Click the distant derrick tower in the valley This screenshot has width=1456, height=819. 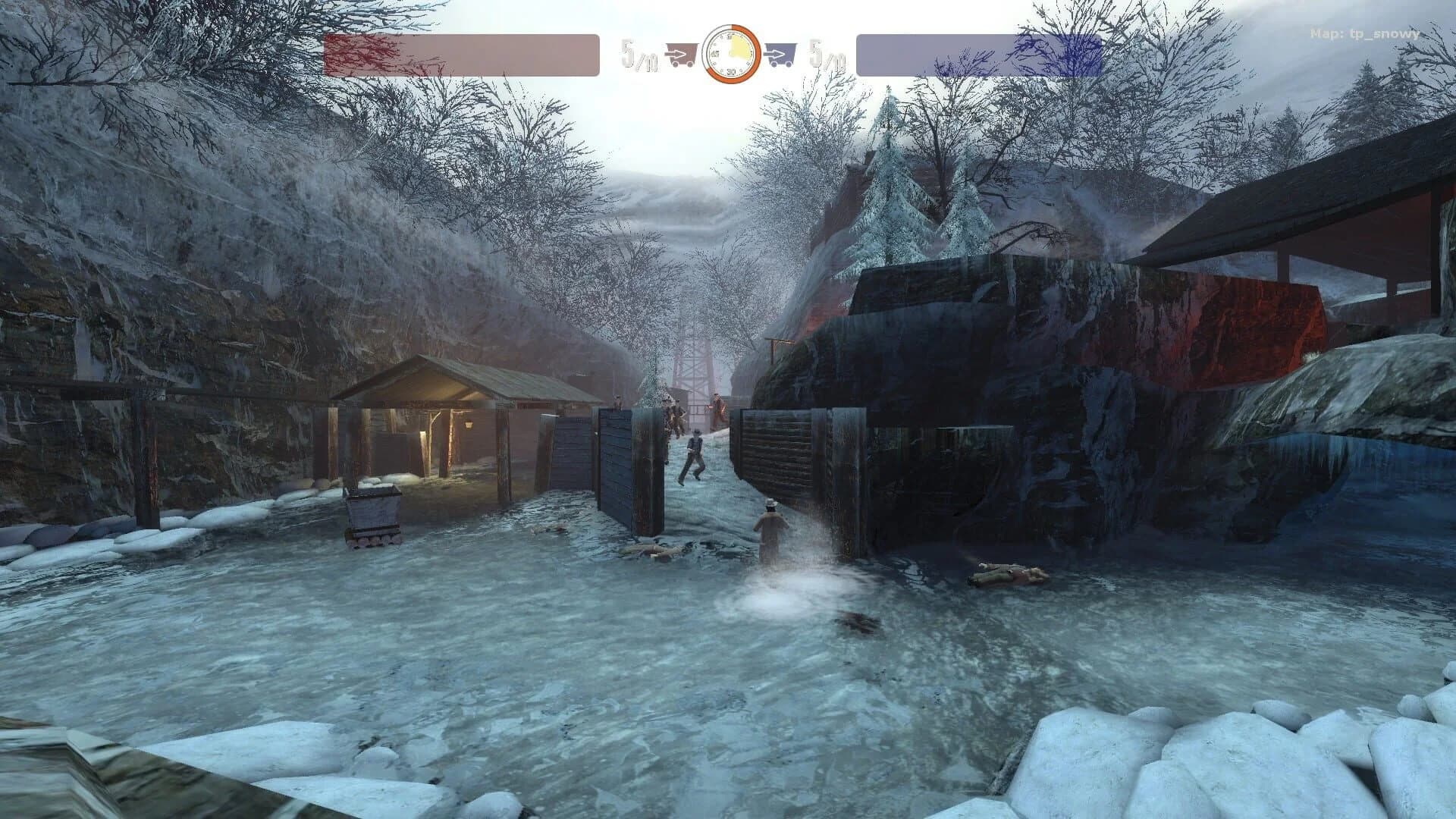(692, 362)
